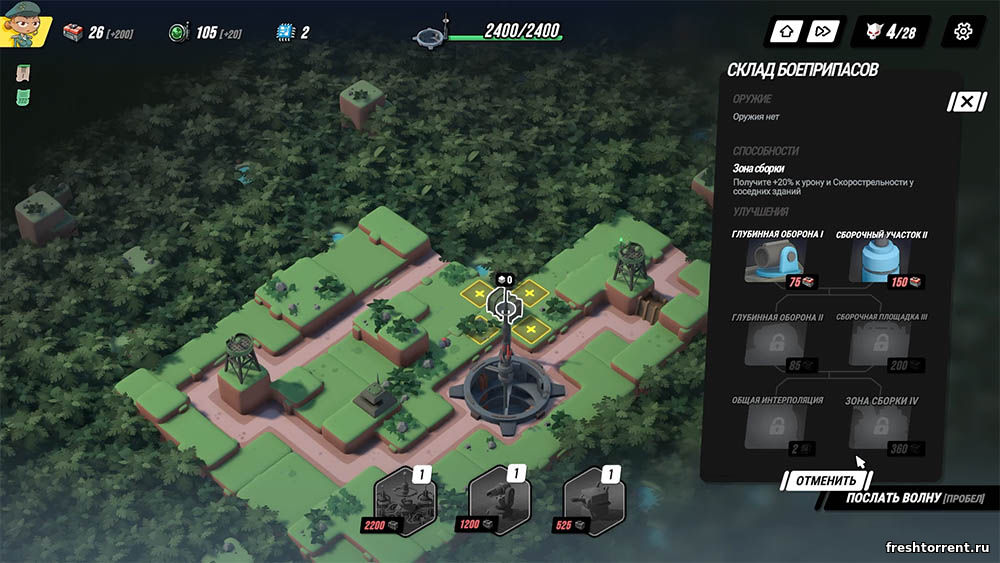Open the commander portrait

point(25,27)
